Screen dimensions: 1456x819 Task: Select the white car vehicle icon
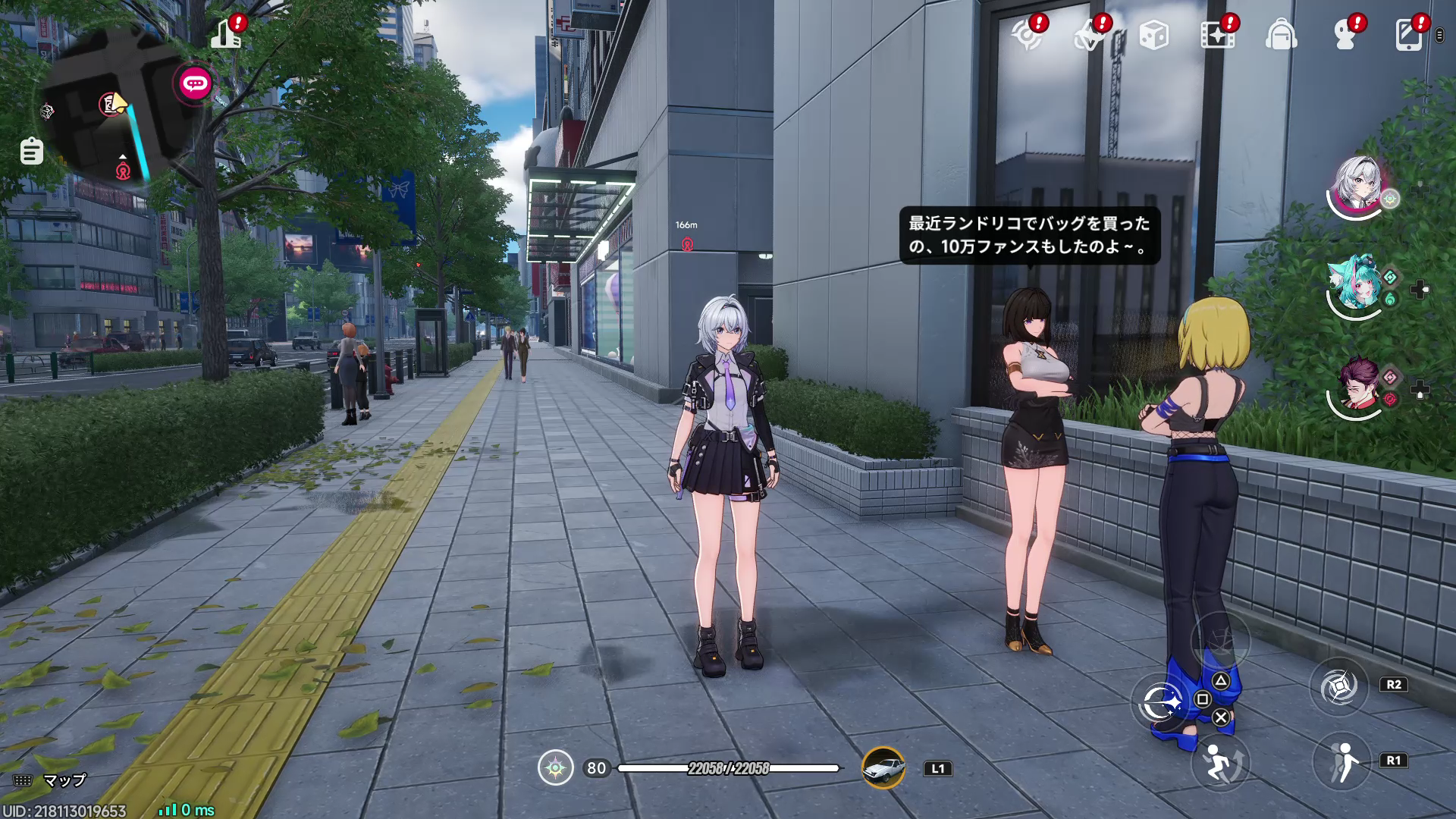883,768
